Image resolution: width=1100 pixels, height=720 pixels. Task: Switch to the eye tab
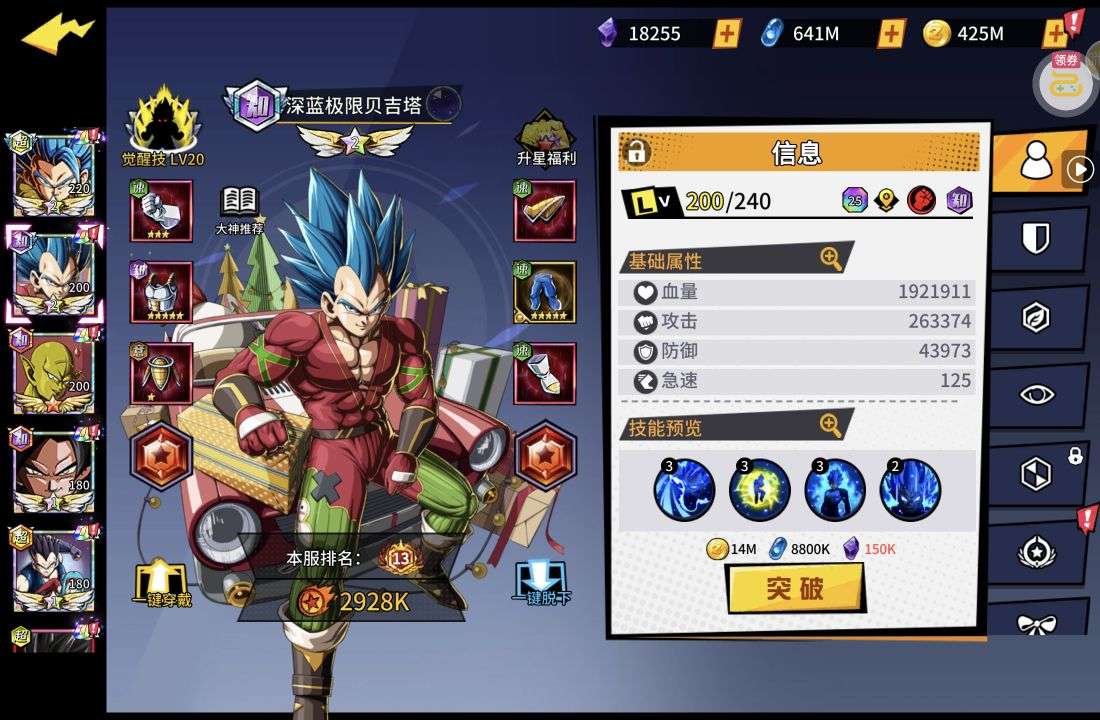(1036, 395)
